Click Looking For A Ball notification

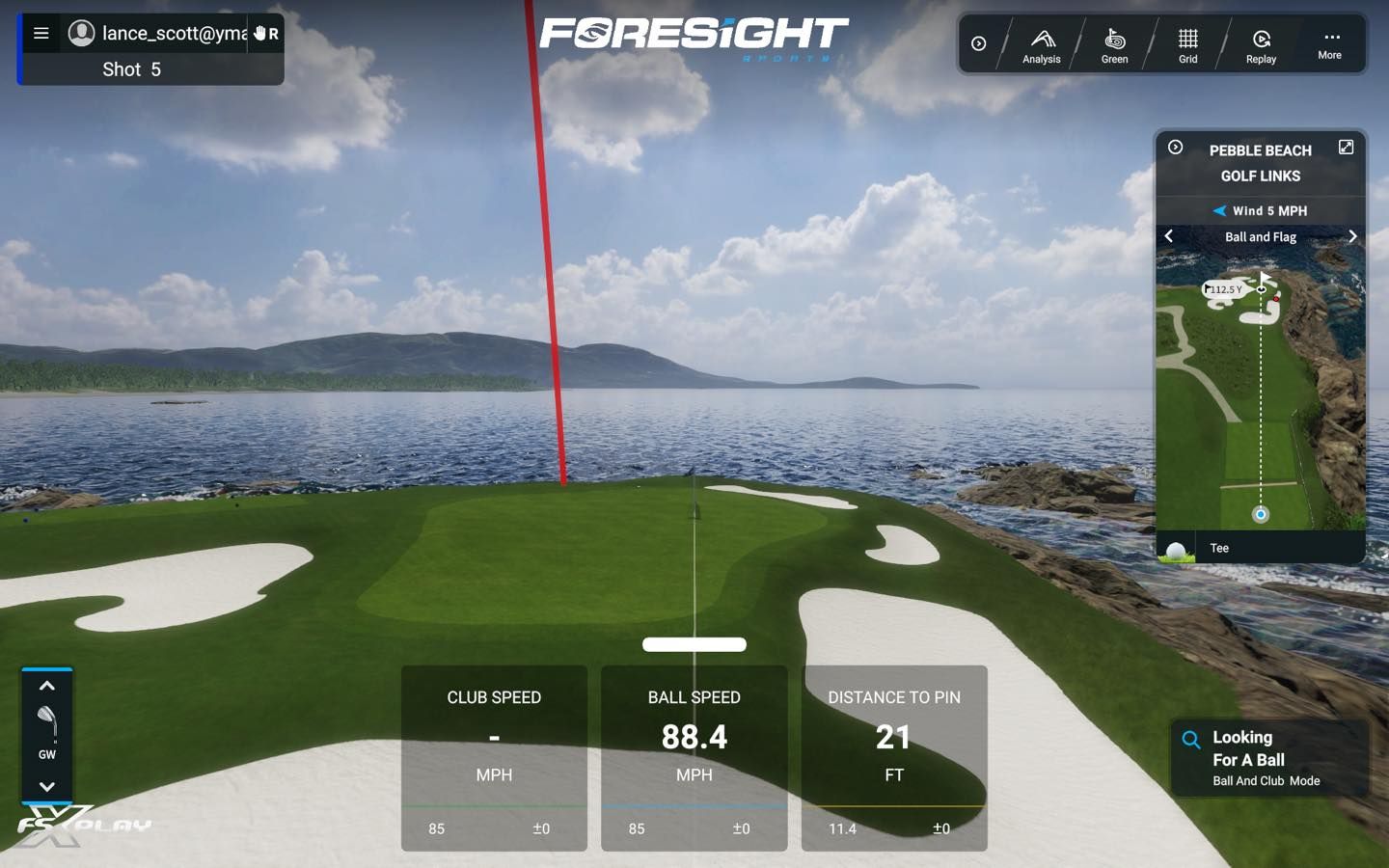click(x=1268, y=758)
